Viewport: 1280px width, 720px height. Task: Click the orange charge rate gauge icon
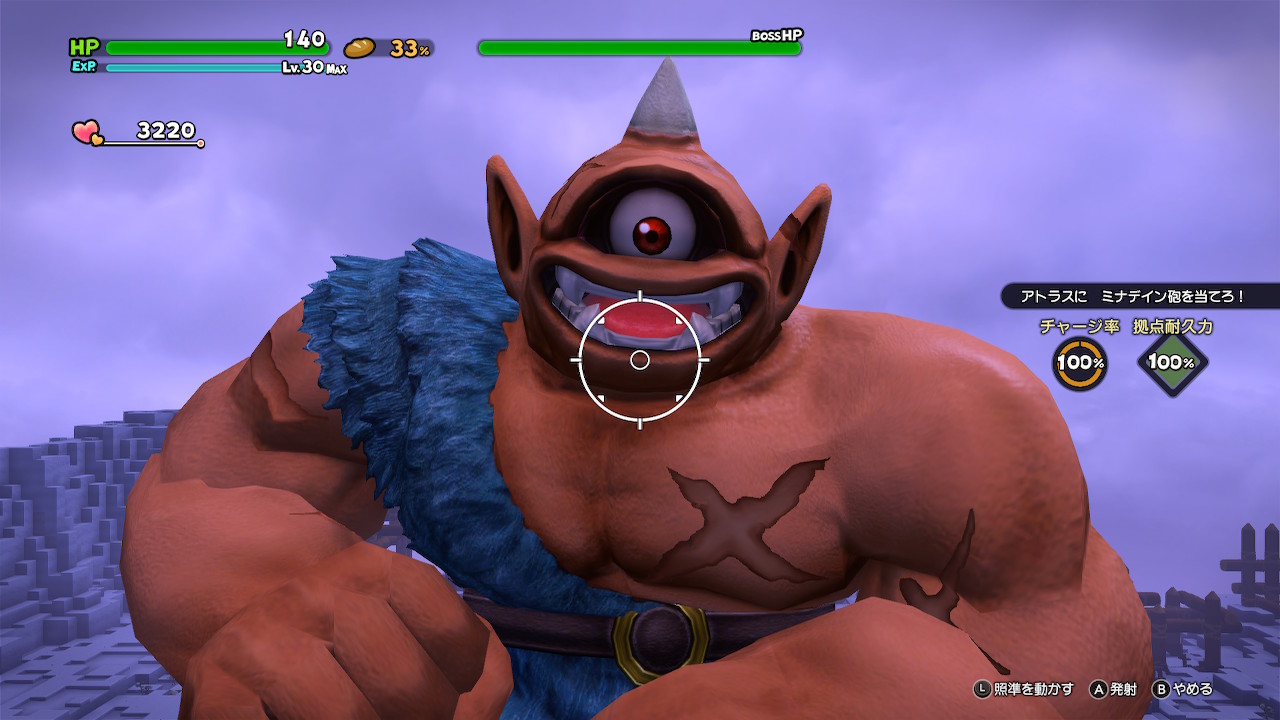click(1080, 362)
